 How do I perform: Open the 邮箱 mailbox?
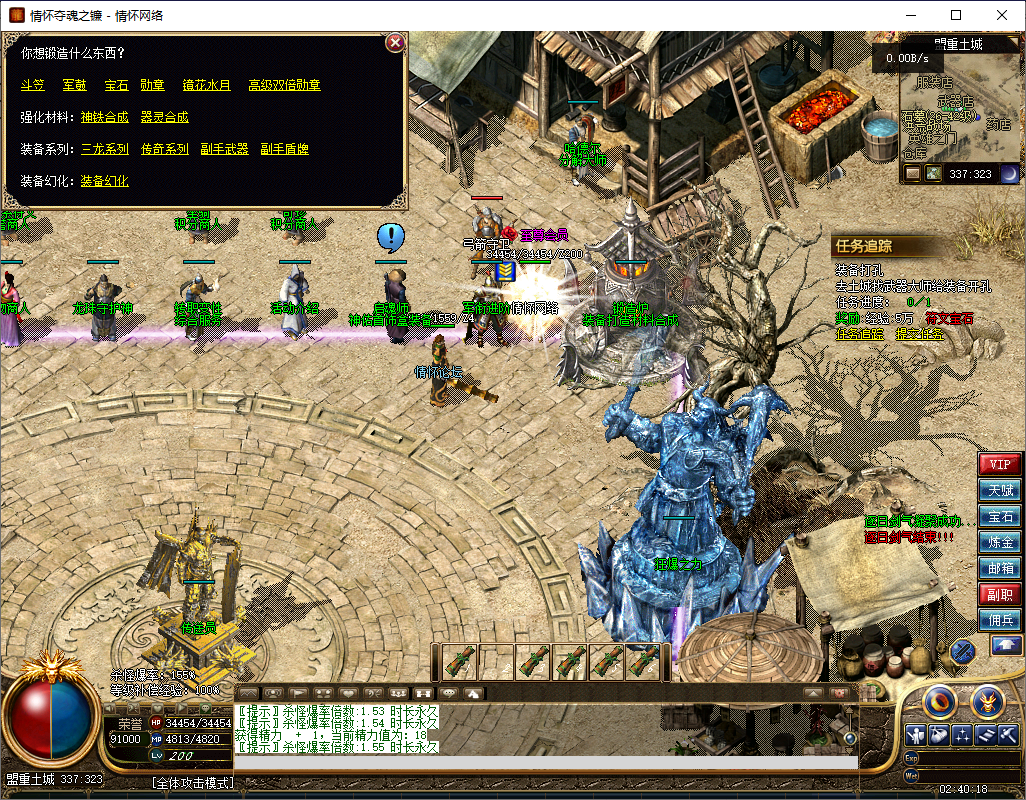[x=999, y=569]
